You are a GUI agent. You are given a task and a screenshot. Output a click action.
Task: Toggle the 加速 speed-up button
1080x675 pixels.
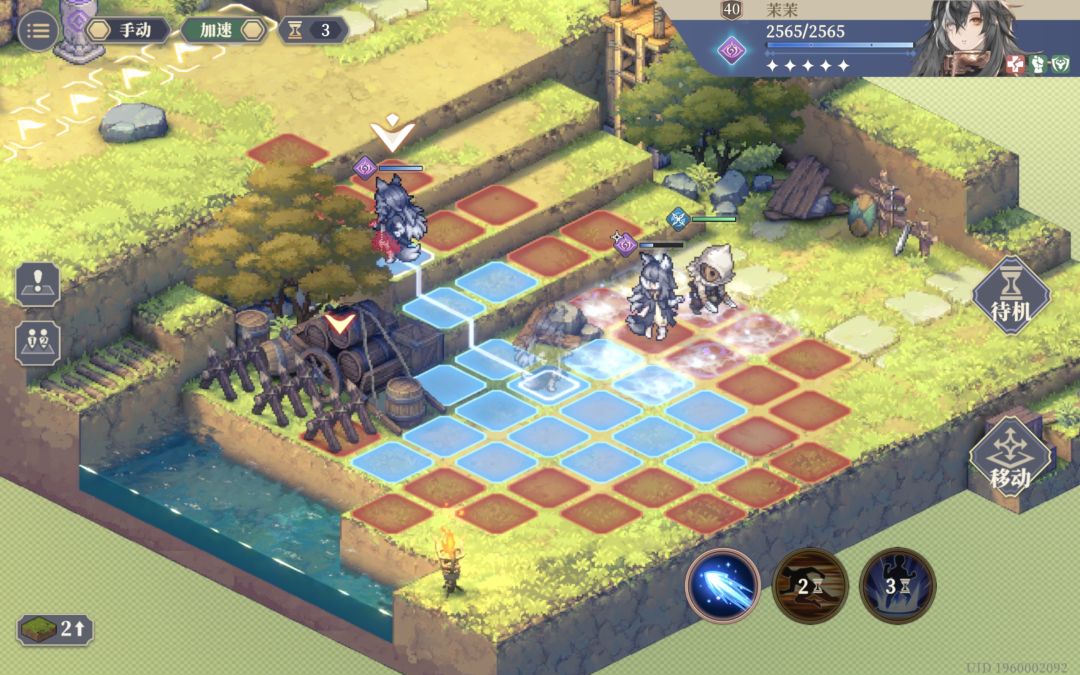pos(223,30)
